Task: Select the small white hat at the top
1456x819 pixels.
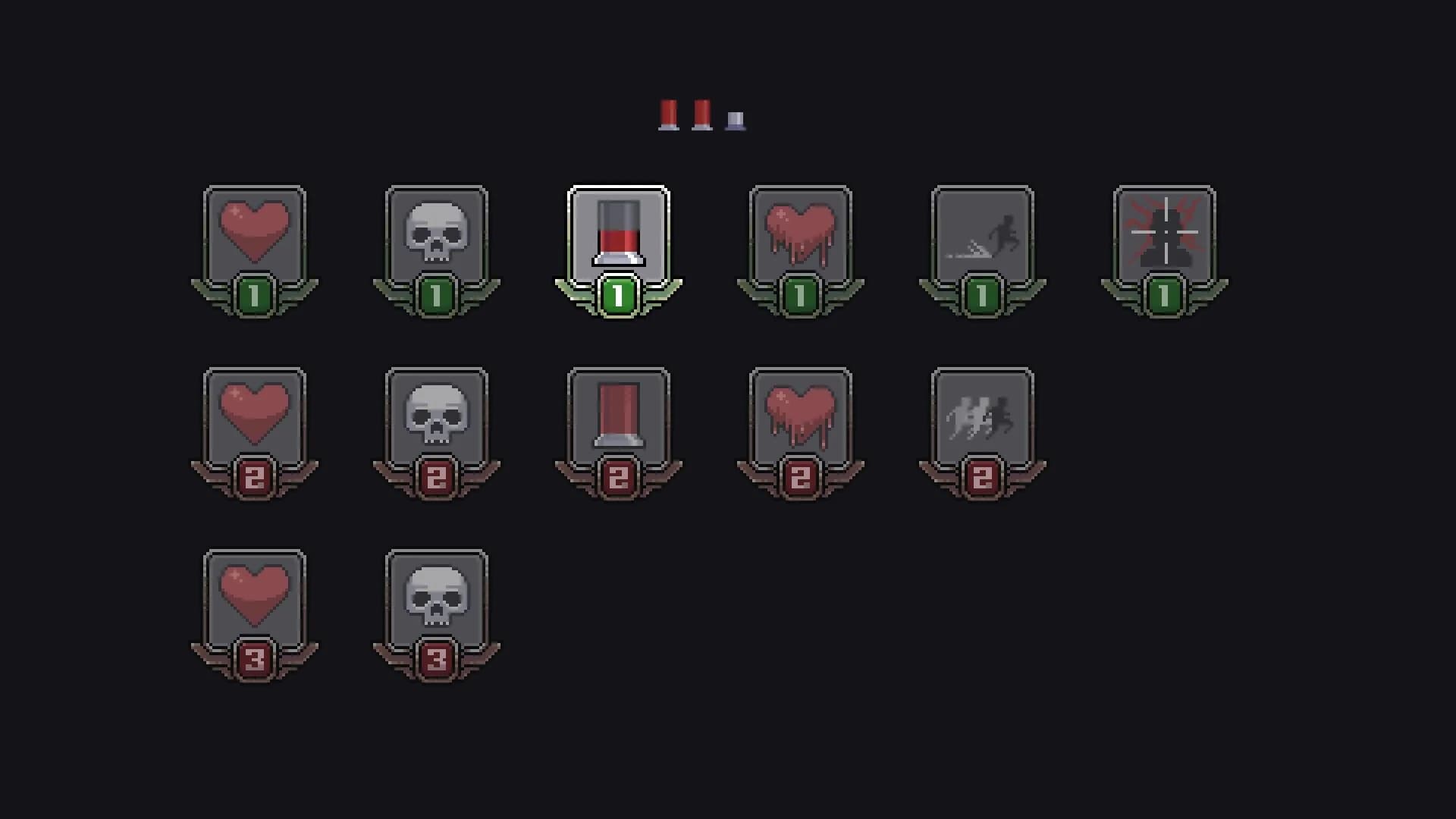Action: pos(734,119)
